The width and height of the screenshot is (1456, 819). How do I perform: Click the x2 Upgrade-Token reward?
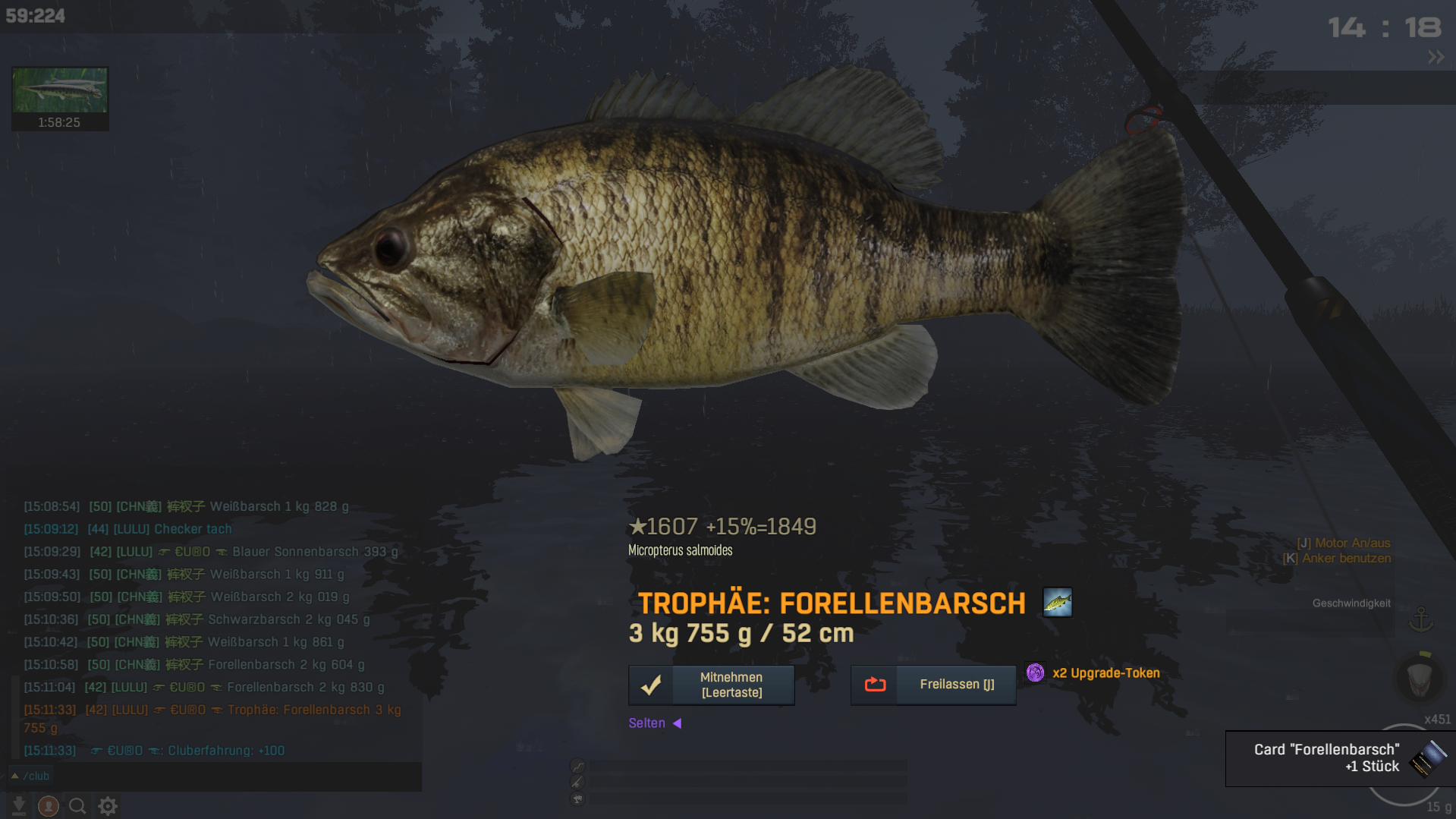click(1093, 673)
